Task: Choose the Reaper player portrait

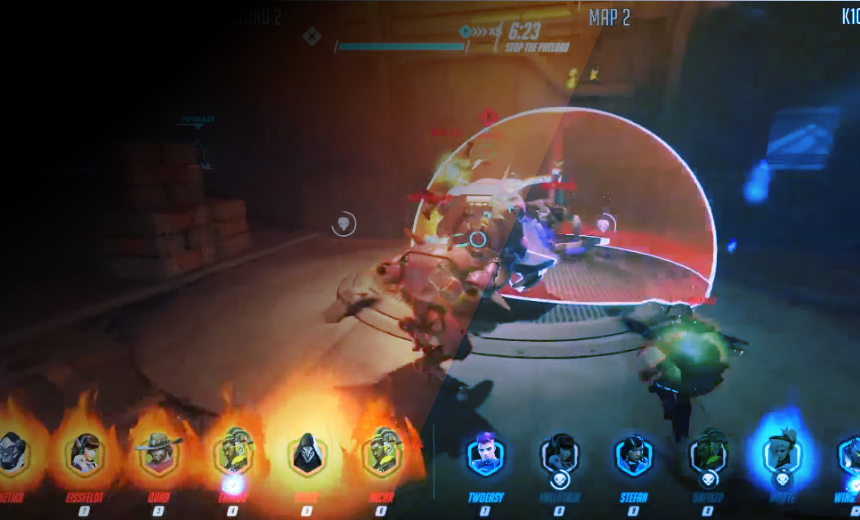Action: click(307, 455)
